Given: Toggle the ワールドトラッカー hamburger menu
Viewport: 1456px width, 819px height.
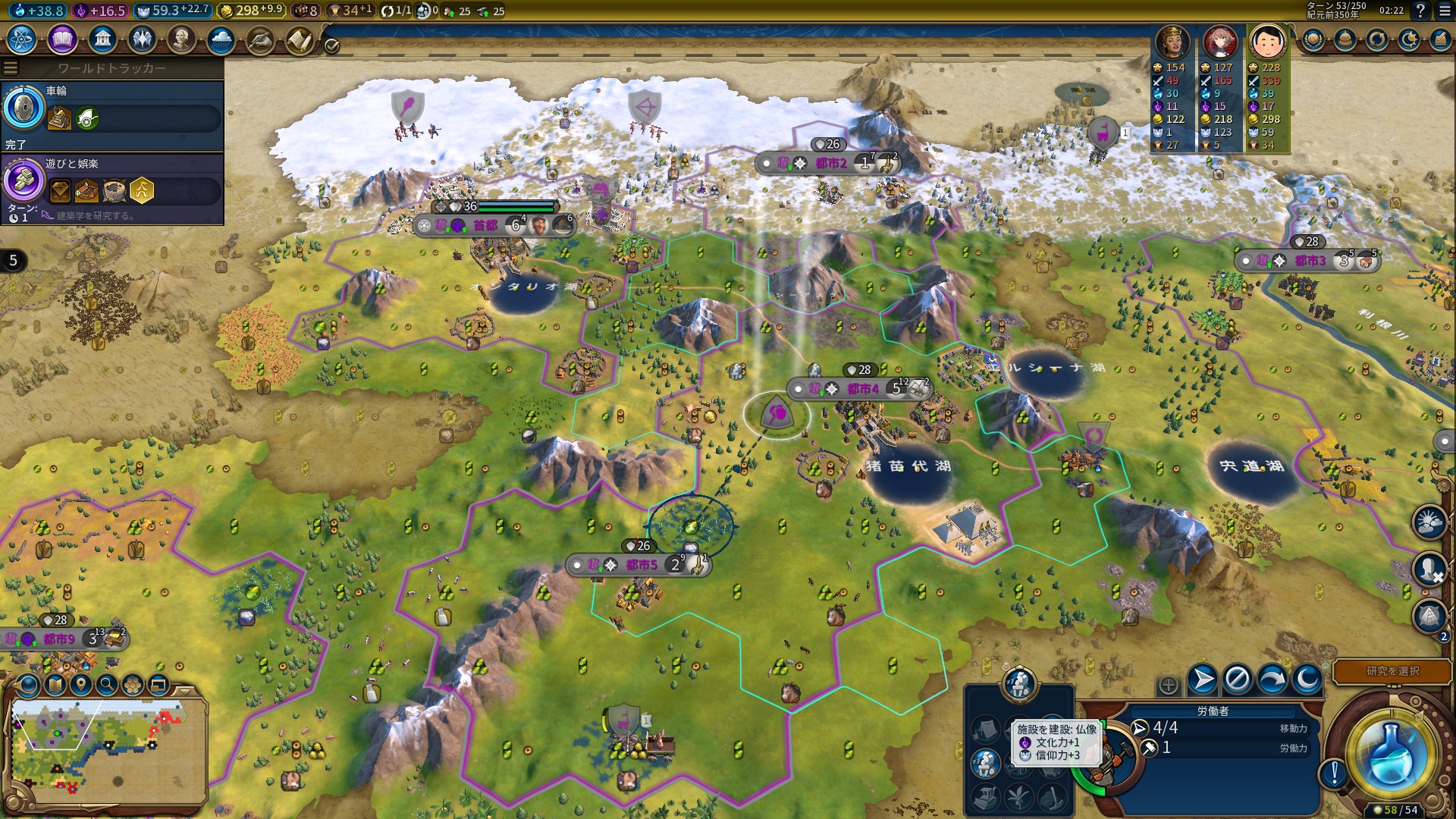Looking at the screenshot, I should tap(11, 68).
